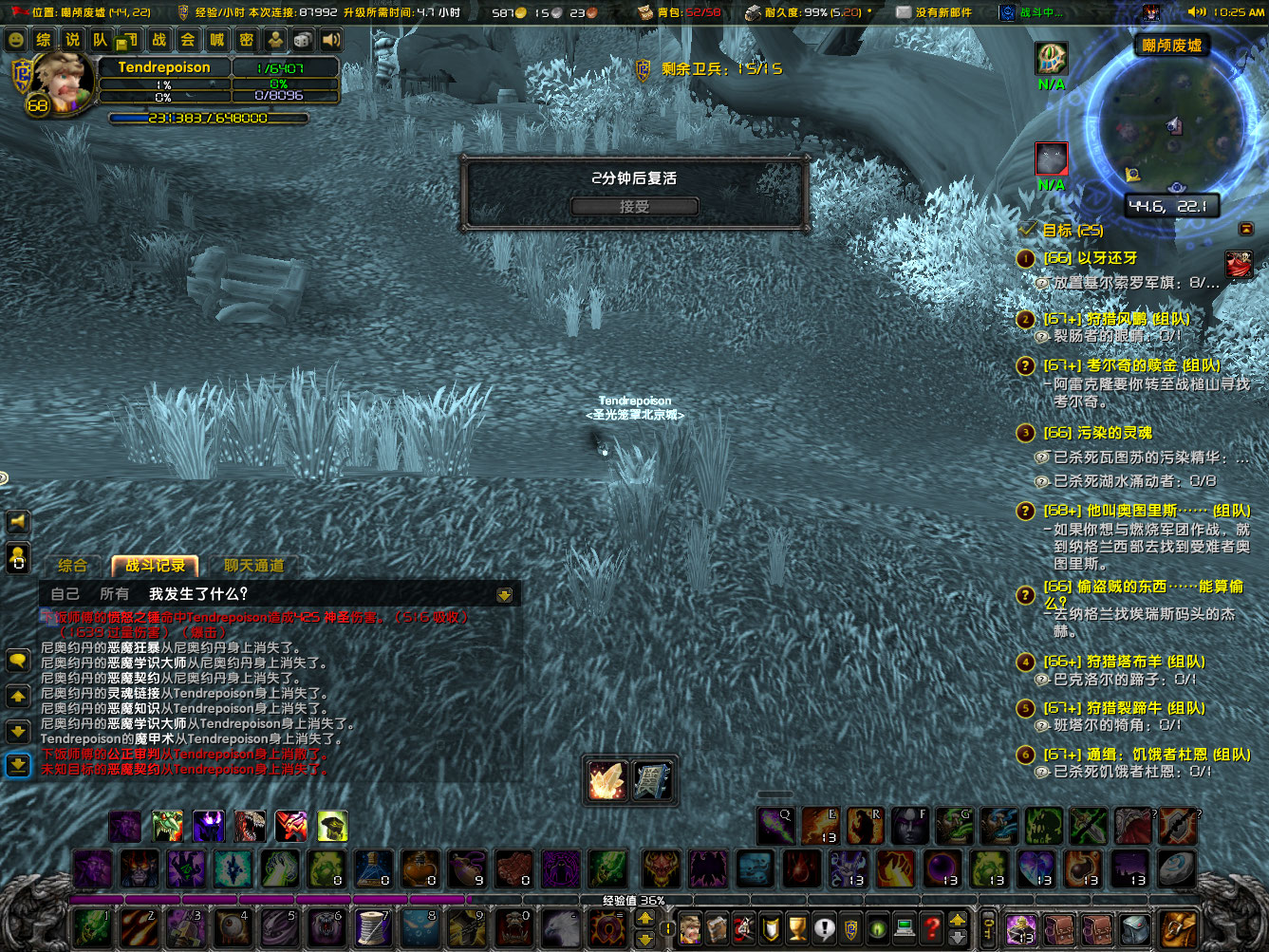1269x952 pixels.
Task: Open the emote menu via smiley icon
Action: 18,40
